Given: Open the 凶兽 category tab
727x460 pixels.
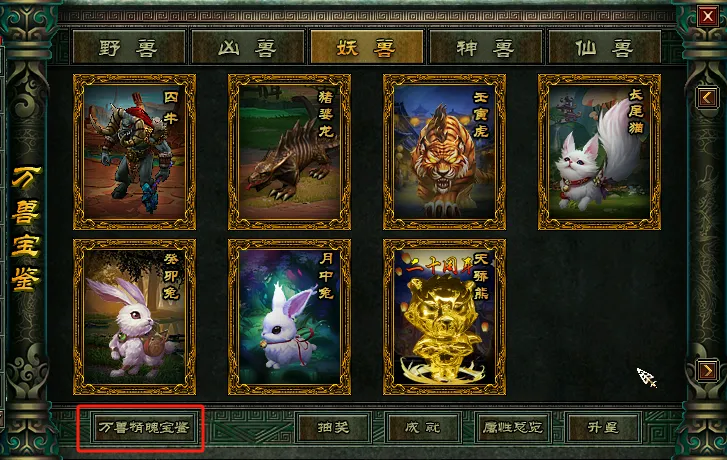Looking at the screenshot, I should (247, 47).
